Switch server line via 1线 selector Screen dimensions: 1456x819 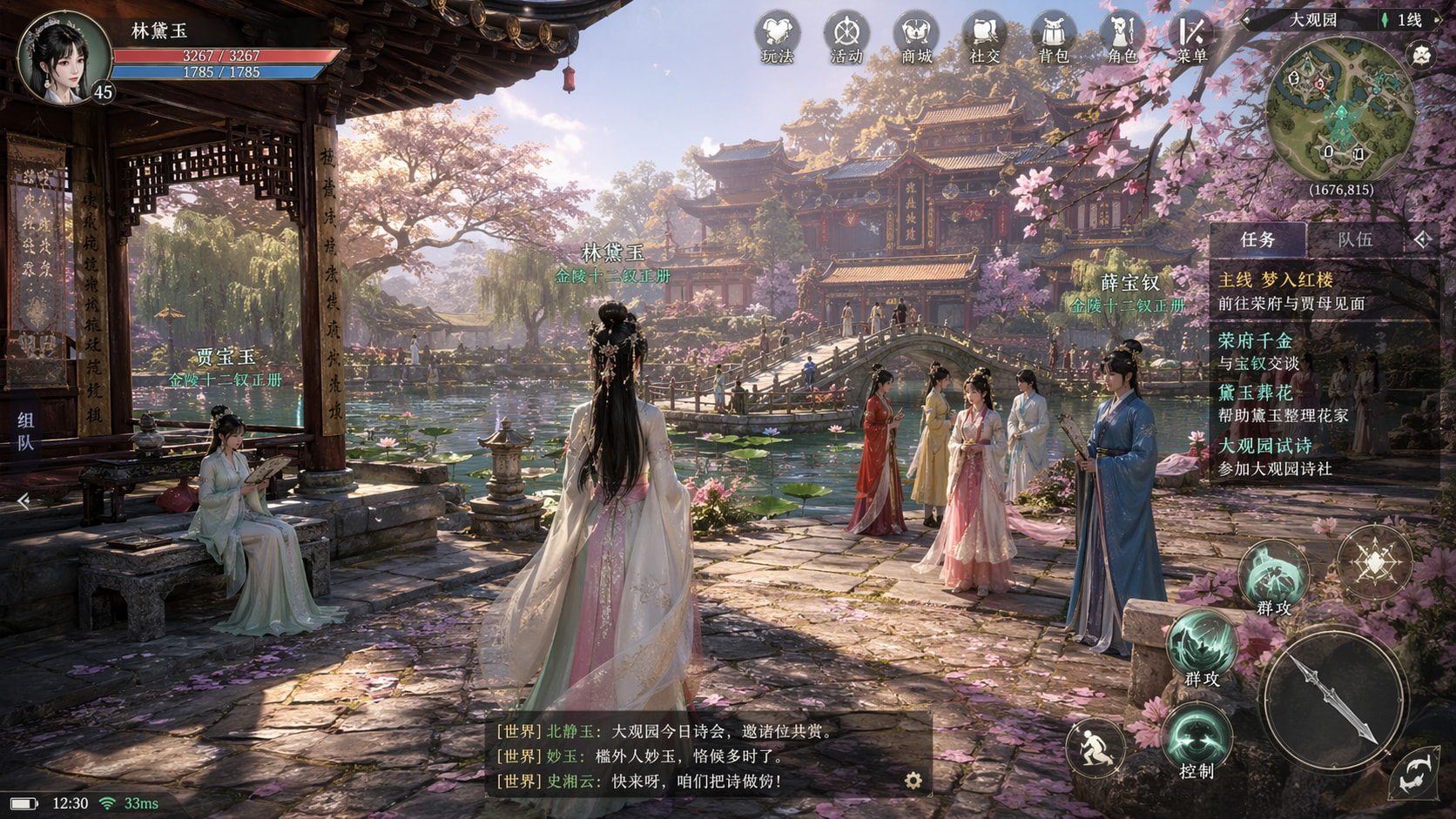click(1402, 20)
